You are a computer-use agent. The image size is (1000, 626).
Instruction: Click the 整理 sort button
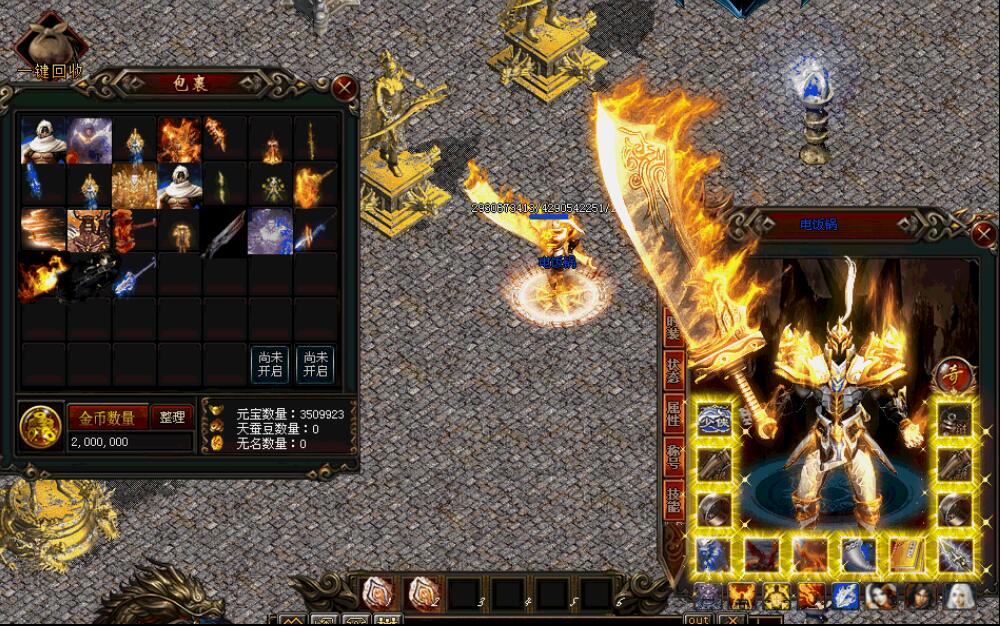[x=172, y=417]
